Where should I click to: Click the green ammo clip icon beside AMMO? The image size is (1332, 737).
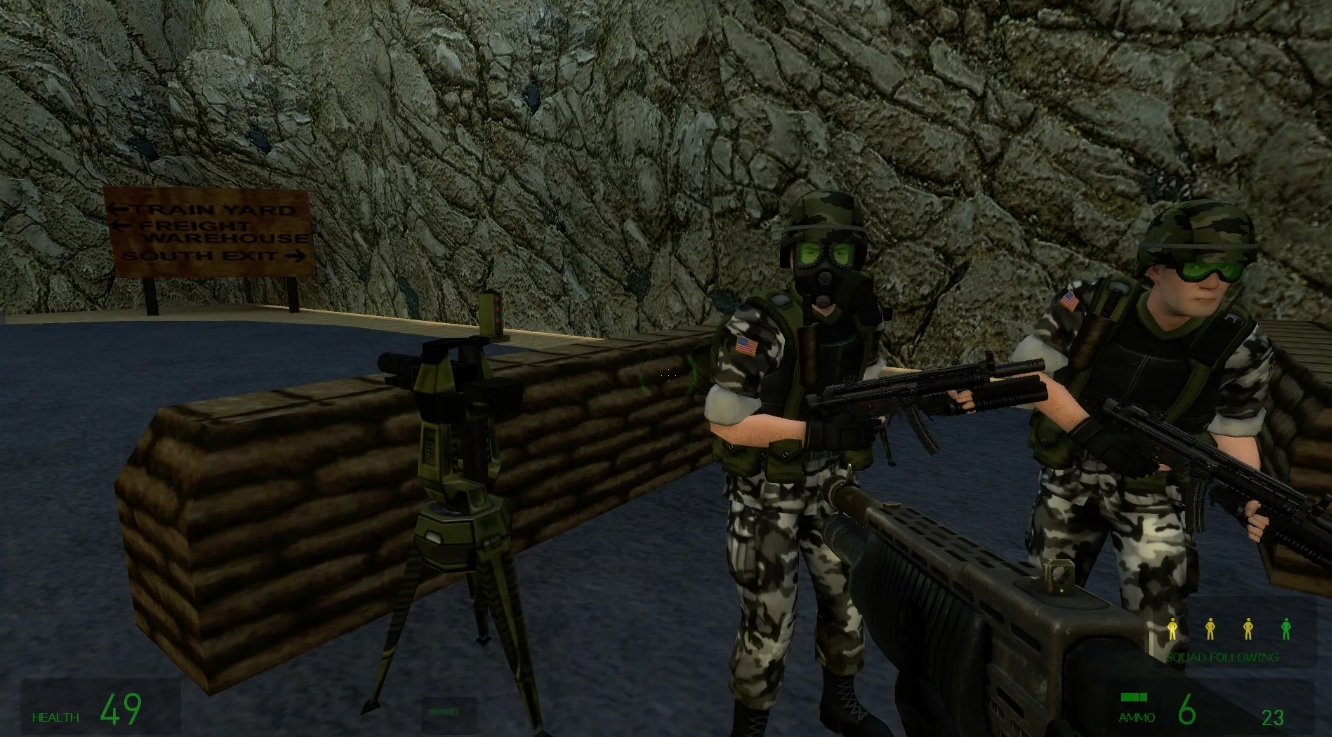click(1134, 697)
